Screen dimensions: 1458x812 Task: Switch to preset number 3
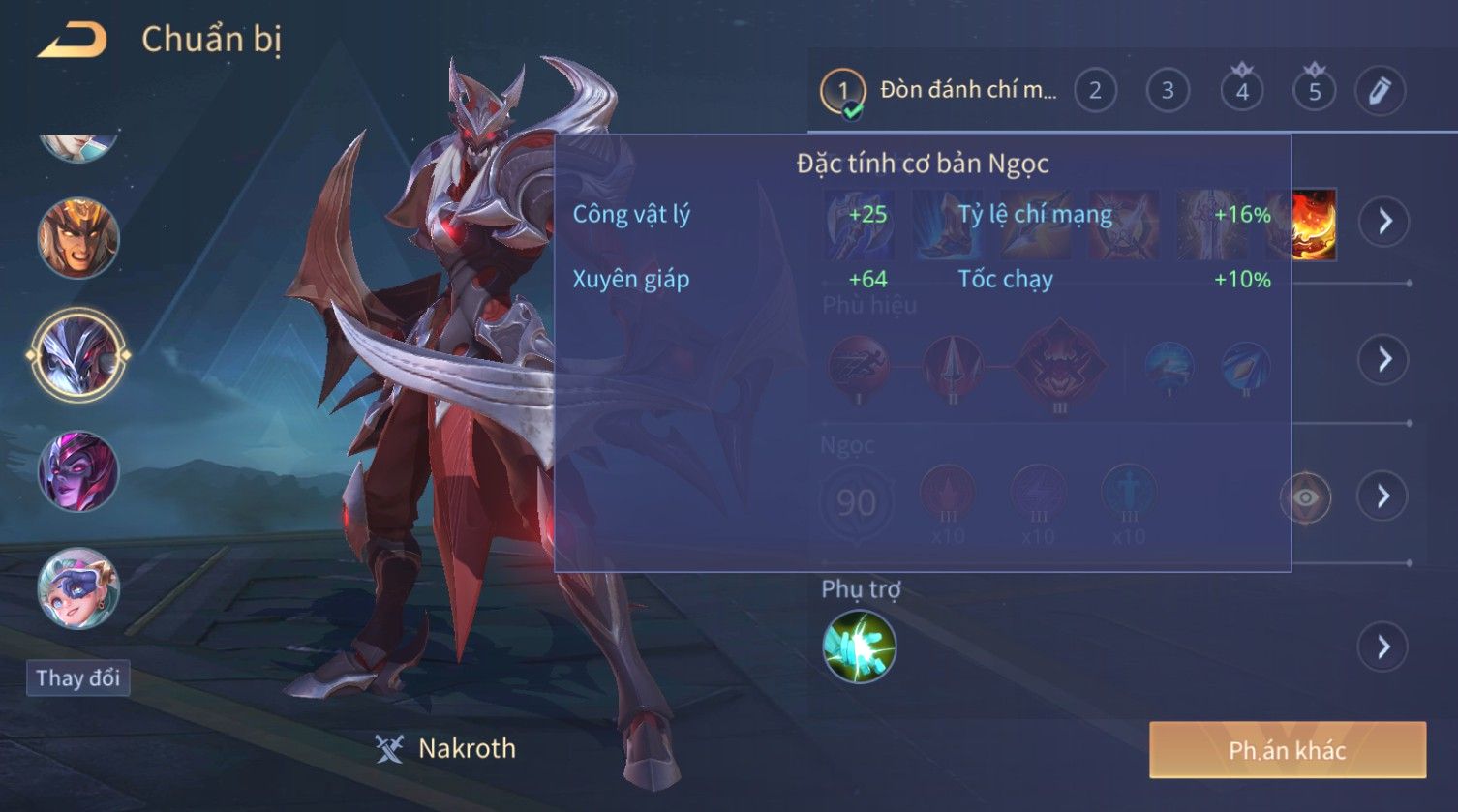[x=1168, y=91]
